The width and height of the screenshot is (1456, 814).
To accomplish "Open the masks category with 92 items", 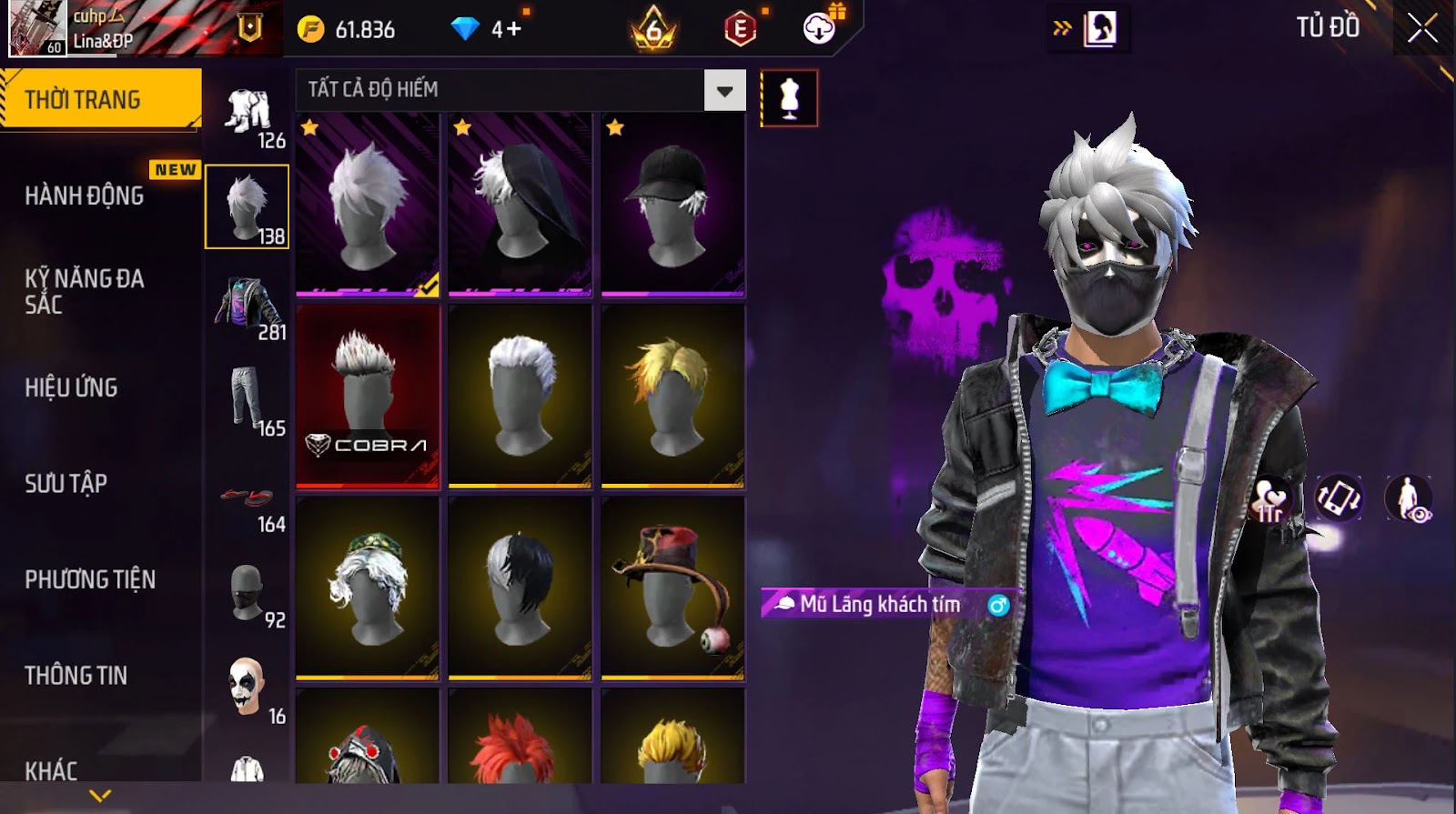I will point(248,593).
